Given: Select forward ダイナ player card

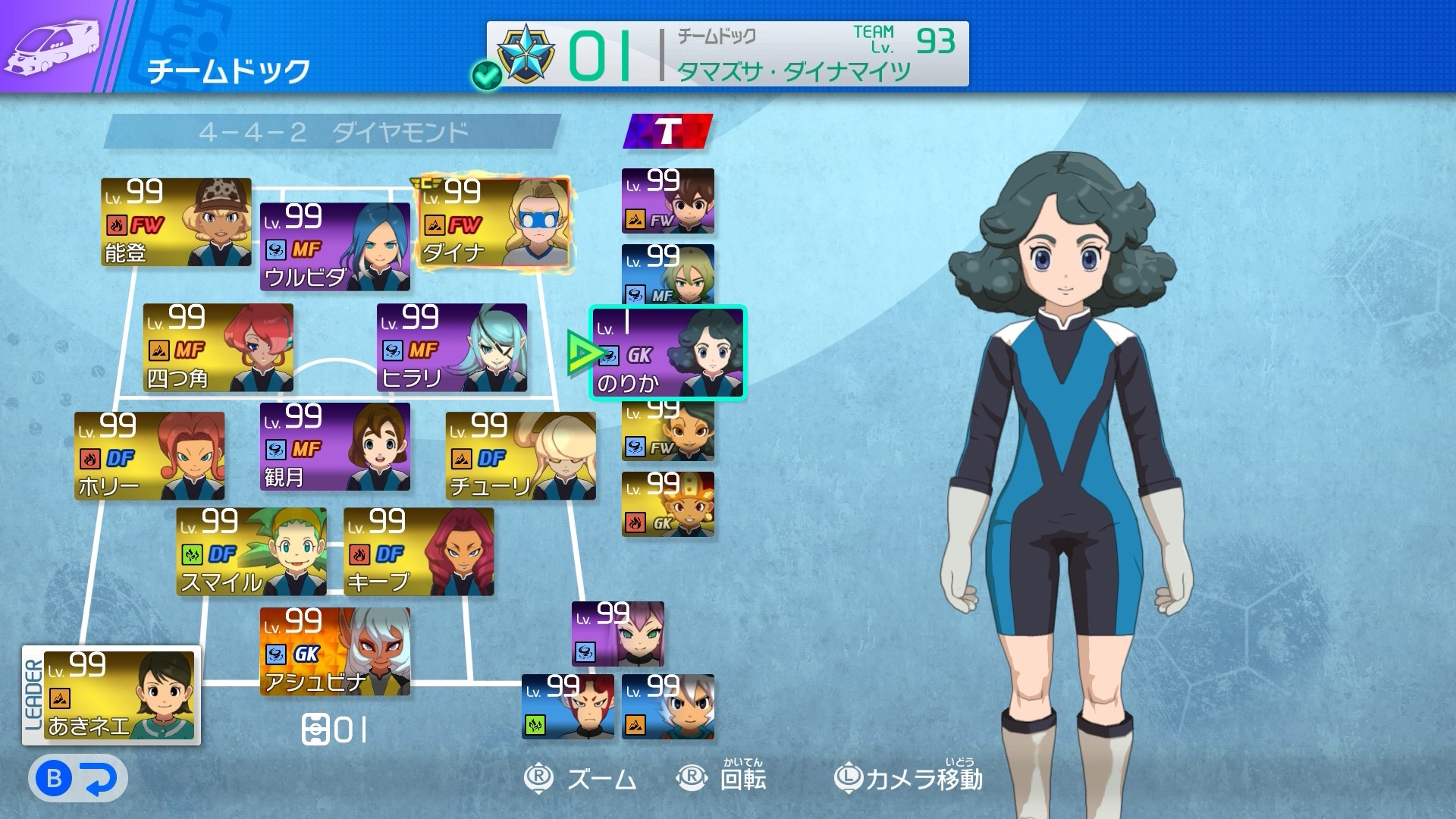Looking at the screenshot, I should coord(494,222).
